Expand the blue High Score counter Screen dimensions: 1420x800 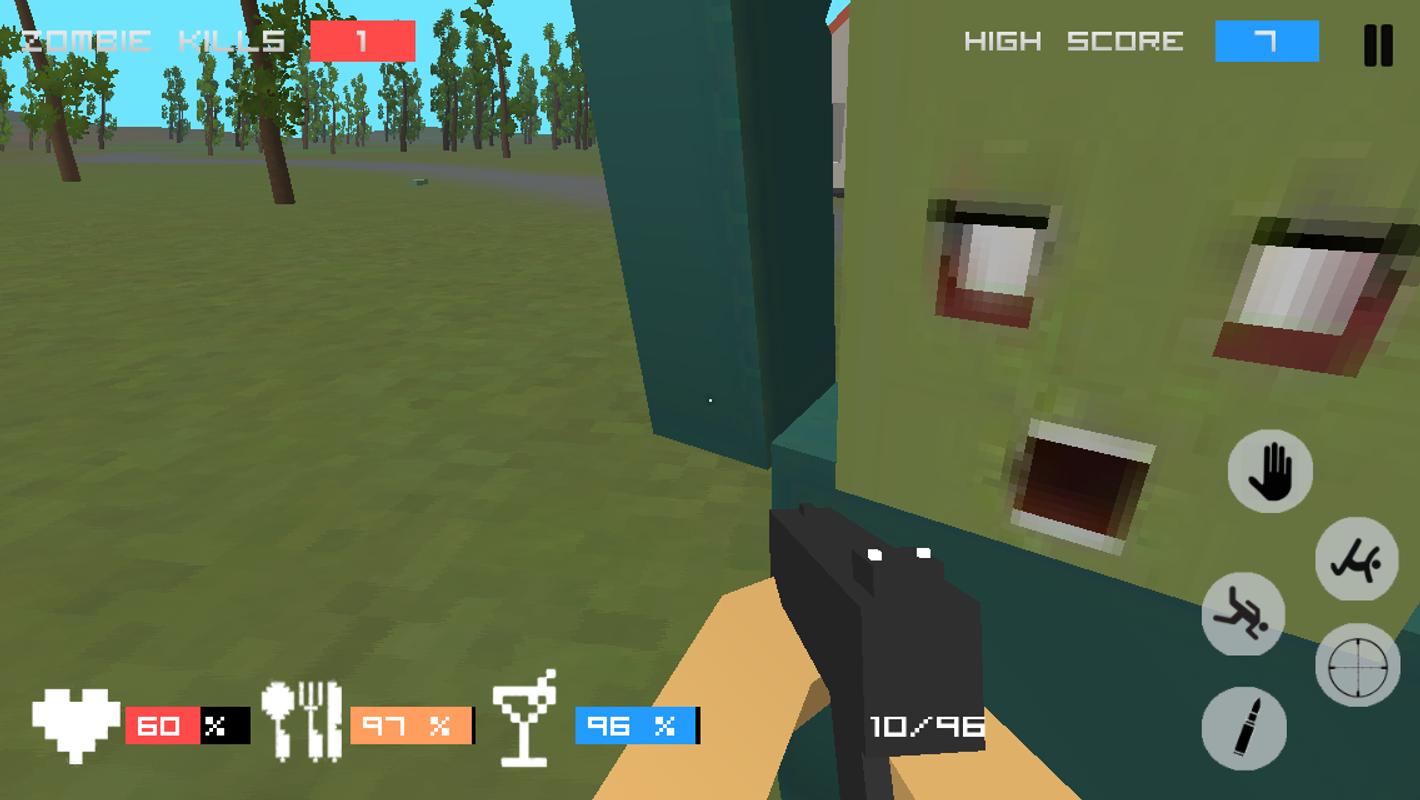(x=1266, y=42)
